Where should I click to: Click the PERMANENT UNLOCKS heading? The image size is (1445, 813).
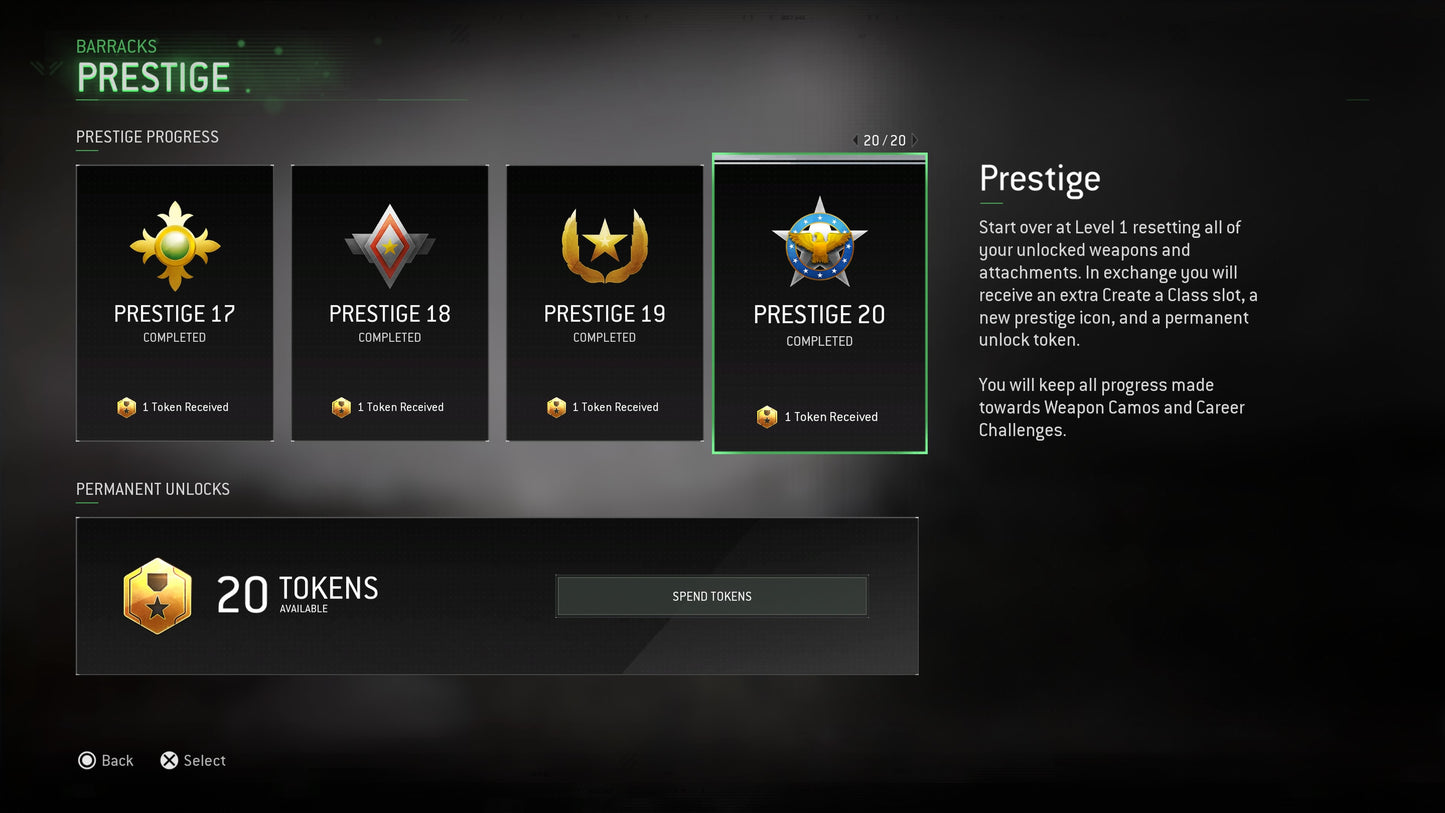click(152, 489)
